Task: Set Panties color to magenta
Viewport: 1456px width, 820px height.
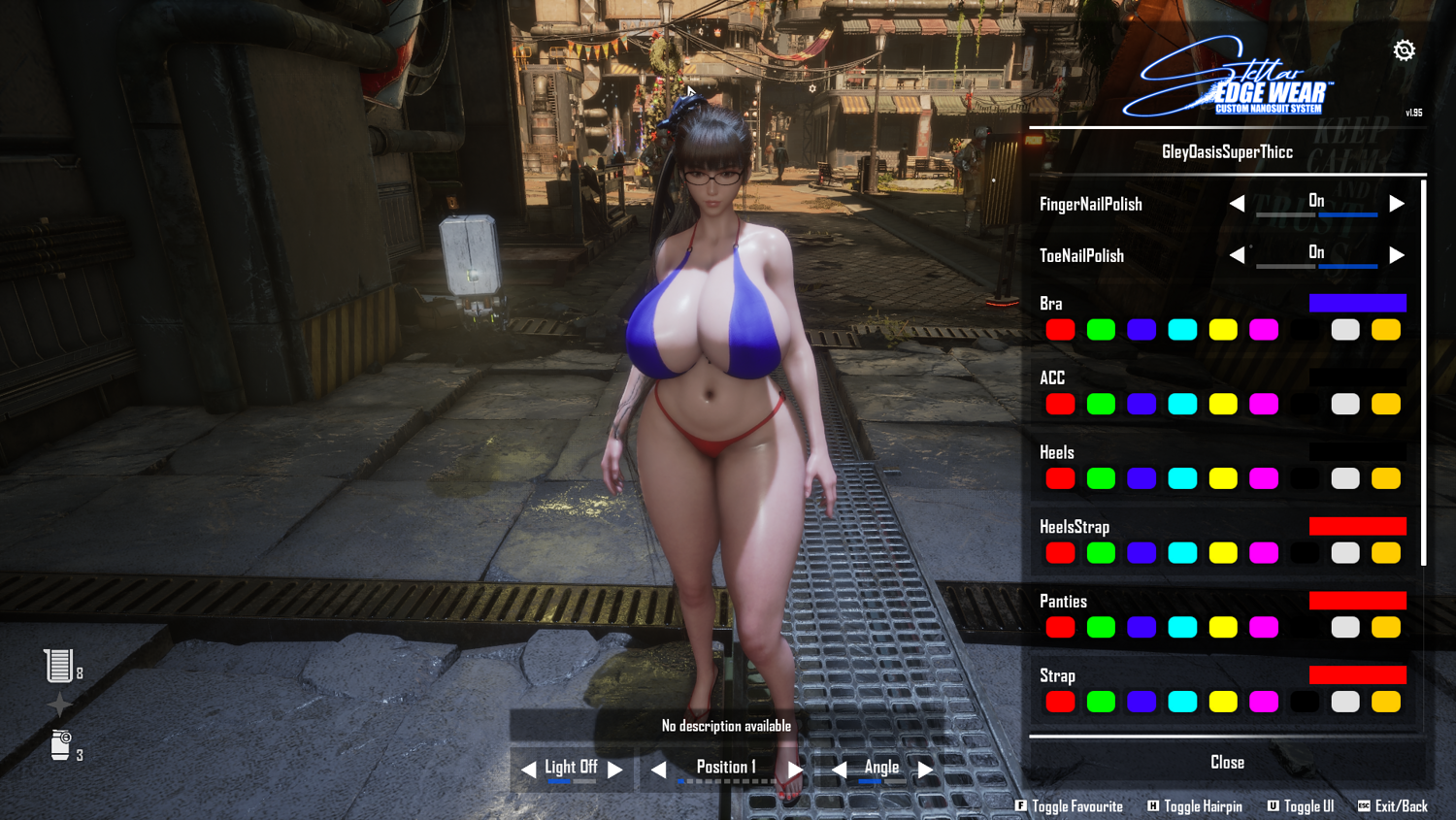Action: [1264, 628]
